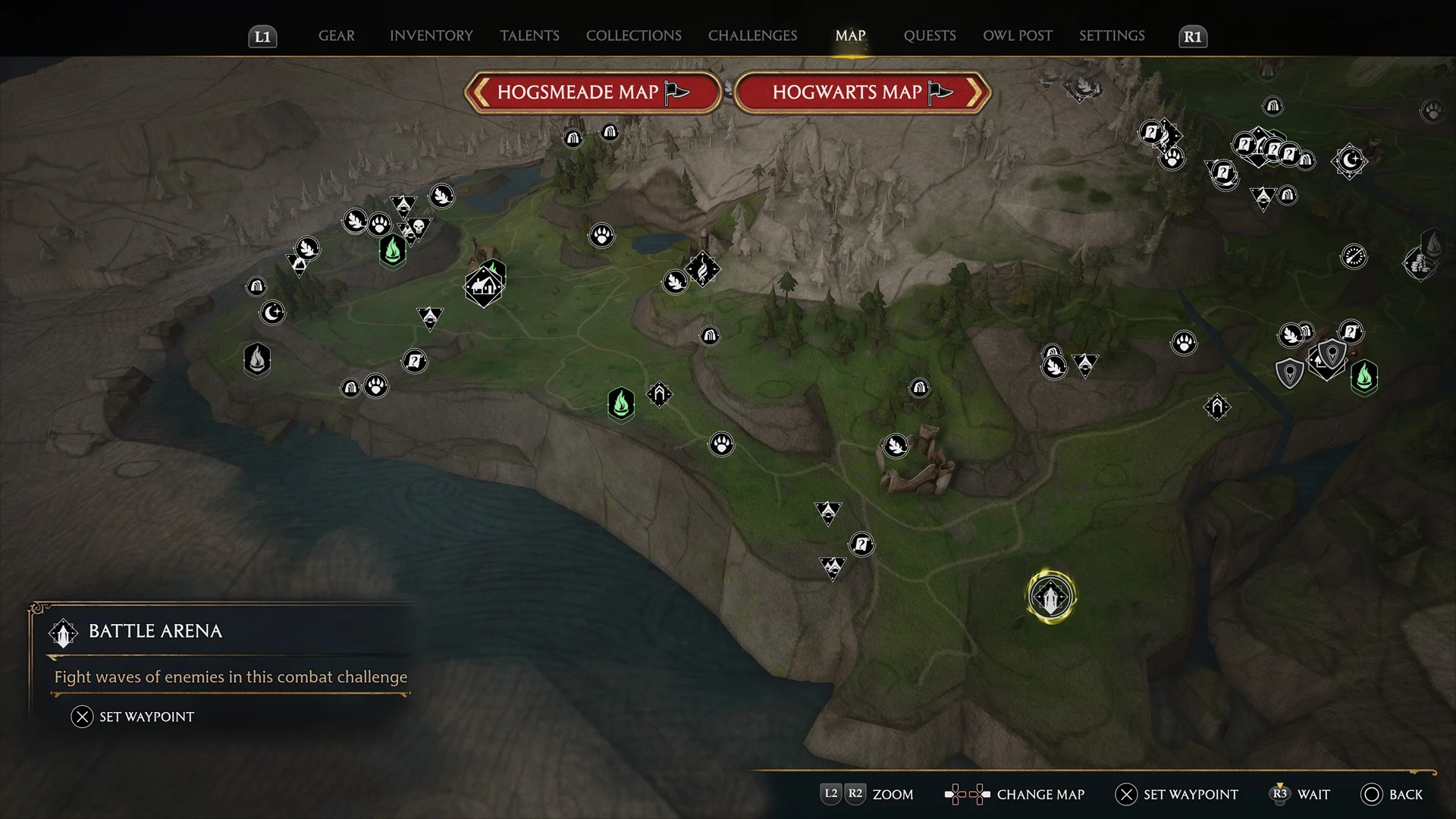Pick the unlit grey Floo Flame on the west coast

tap(257, 359)
